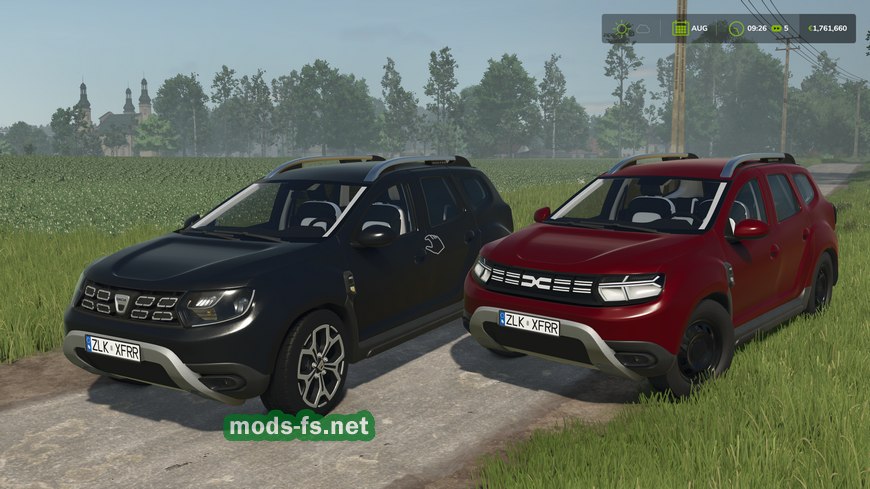
Task: Click the sunny weather icon
Action: pyautogui.click(x=623, y=28)
